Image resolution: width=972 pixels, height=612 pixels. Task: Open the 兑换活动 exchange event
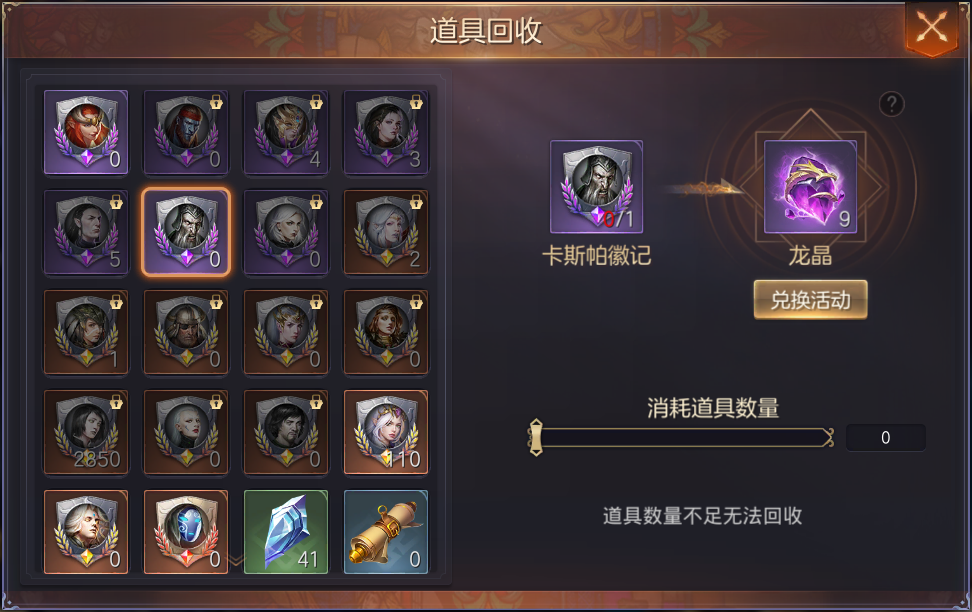810,300
